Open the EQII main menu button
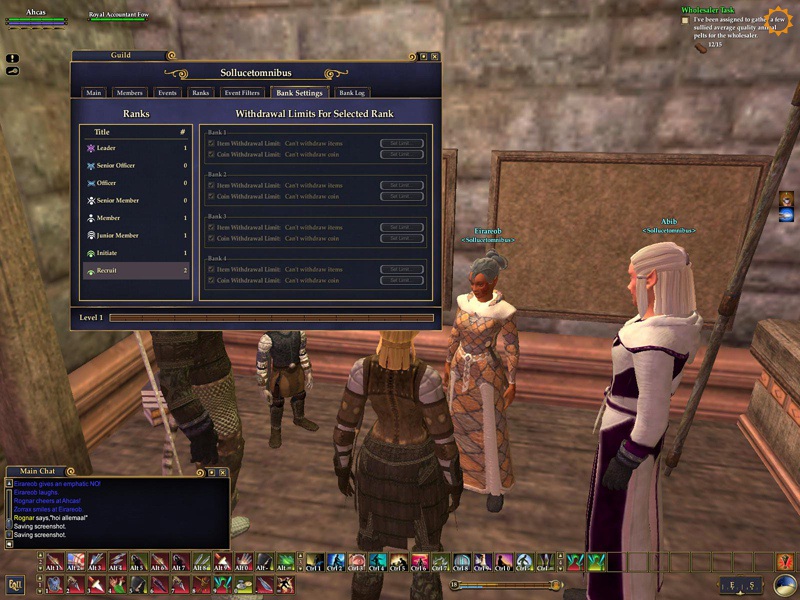 click(15, 584)
